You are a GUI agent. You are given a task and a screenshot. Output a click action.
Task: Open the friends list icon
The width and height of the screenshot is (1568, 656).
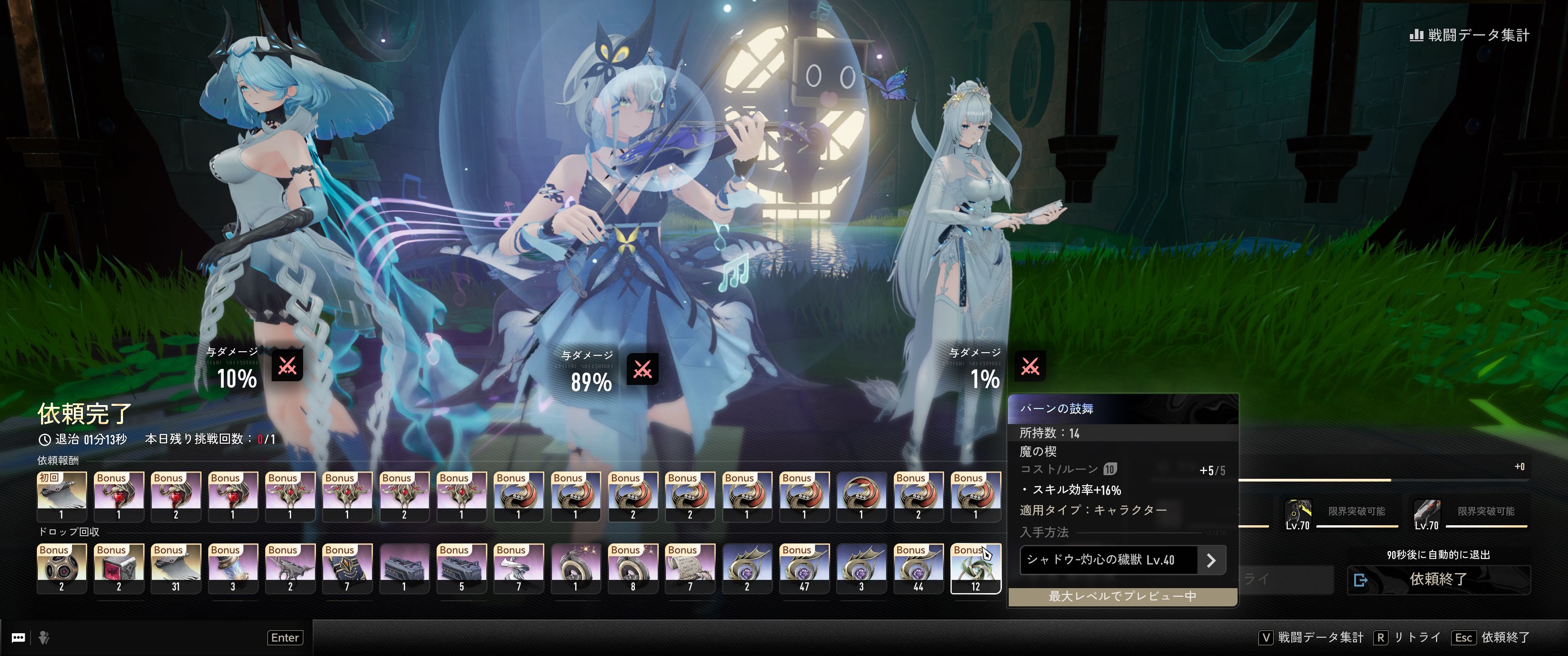(x=44, y=637)
